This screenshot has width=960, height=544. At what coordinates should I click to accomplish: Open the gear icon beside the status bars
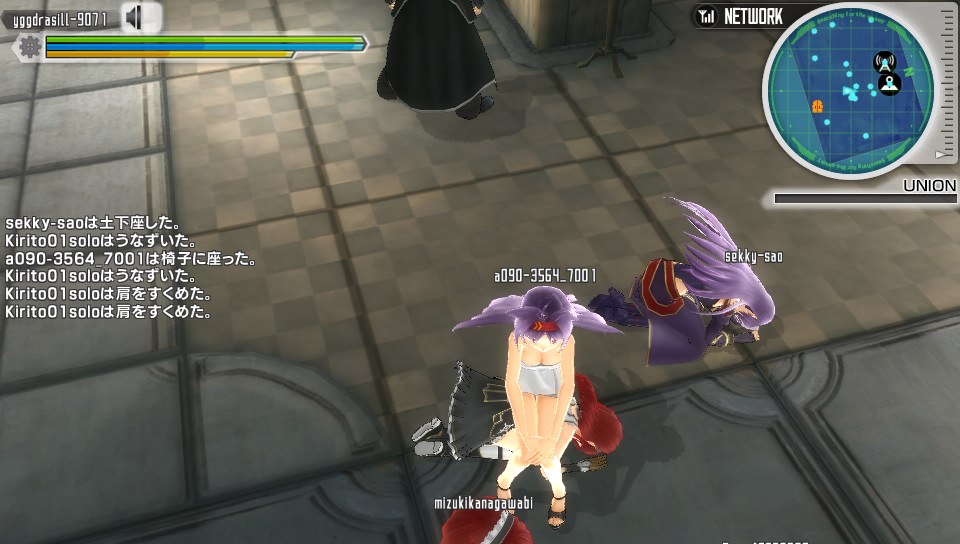click(29, 46)
